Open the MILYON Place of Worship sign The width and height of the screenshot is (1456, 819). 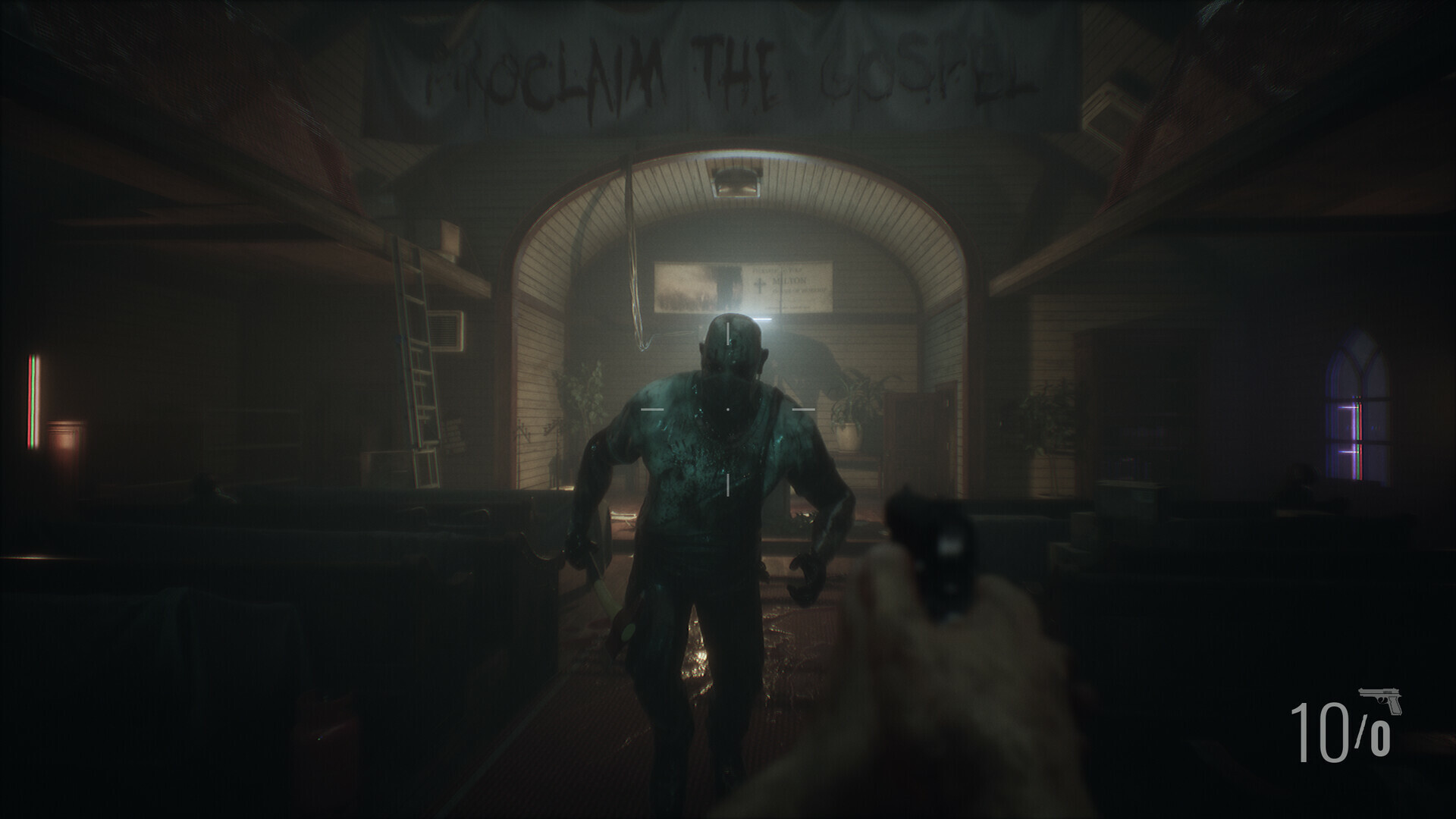pyautogui.click(x=790, y=284)
